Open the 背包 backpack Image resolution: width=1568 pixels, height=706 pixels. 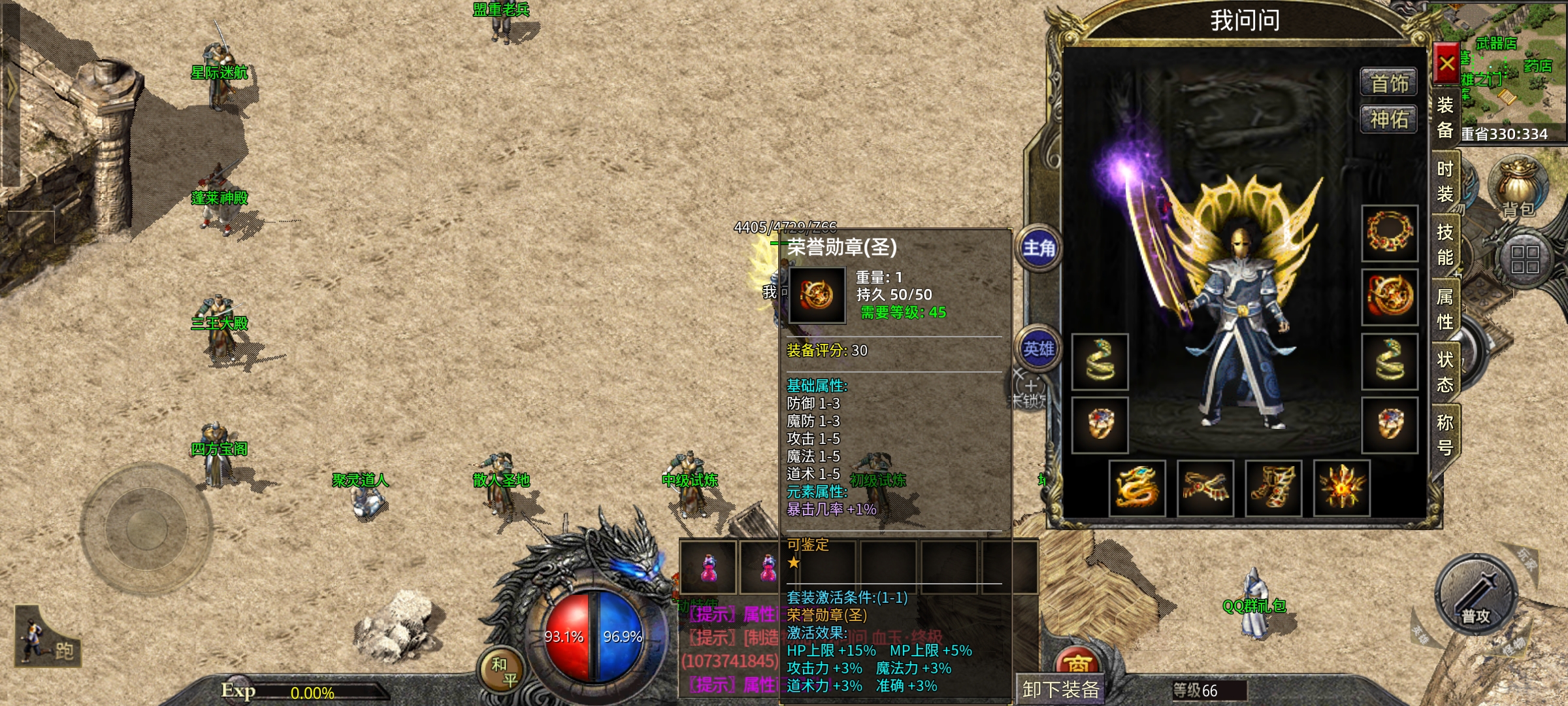1518,187
